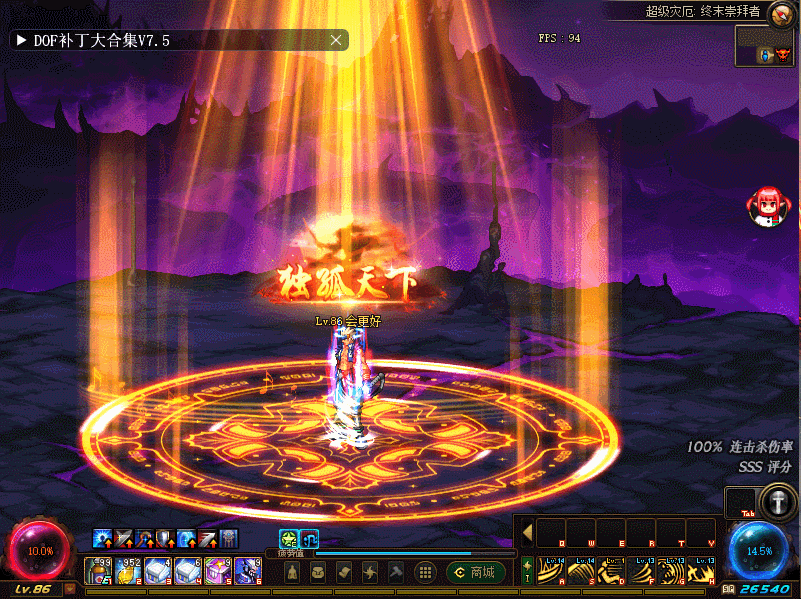Screen dimensions: 801x599
Task: Cast the skill on key G
Action: (x=671, y=571)
